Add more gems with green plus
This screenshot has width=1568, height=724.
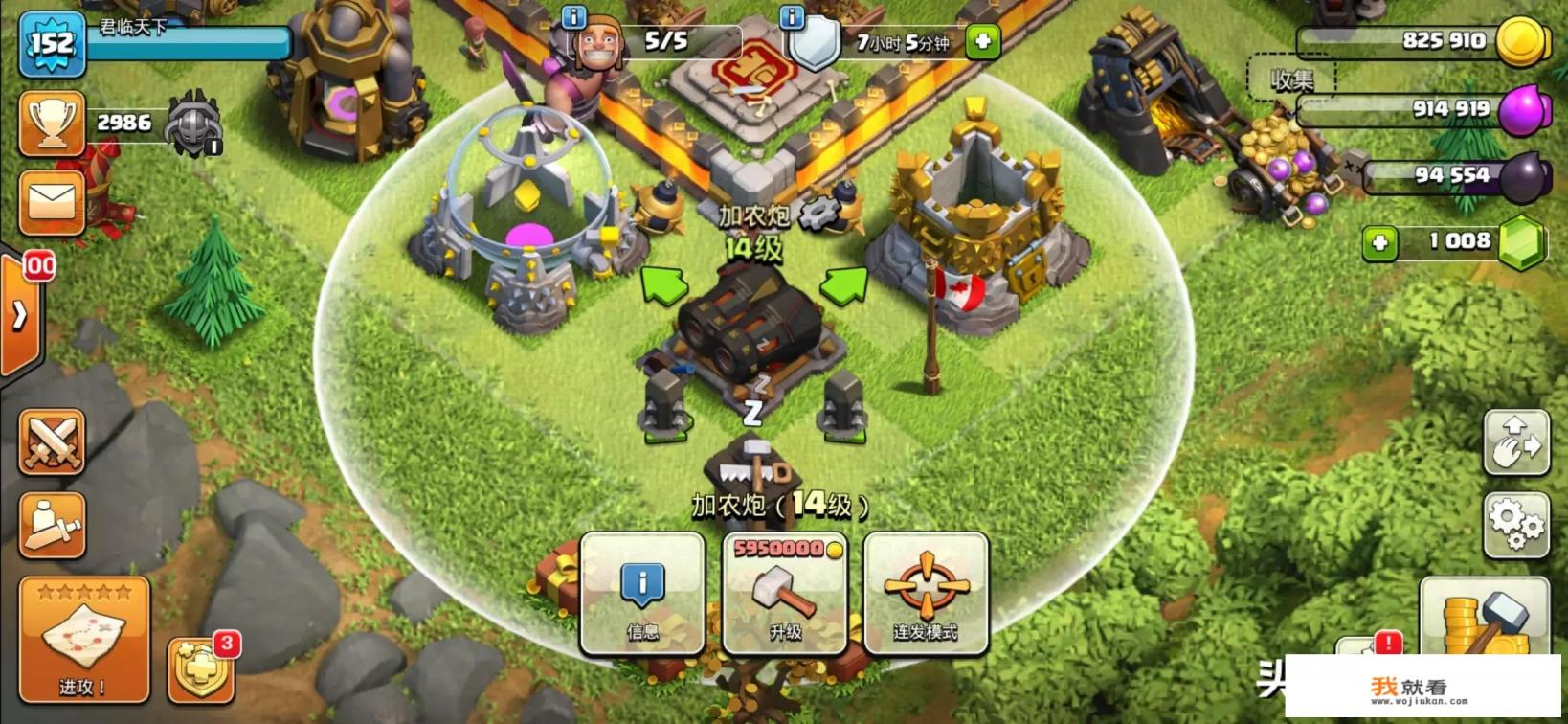coord(1379,243)
